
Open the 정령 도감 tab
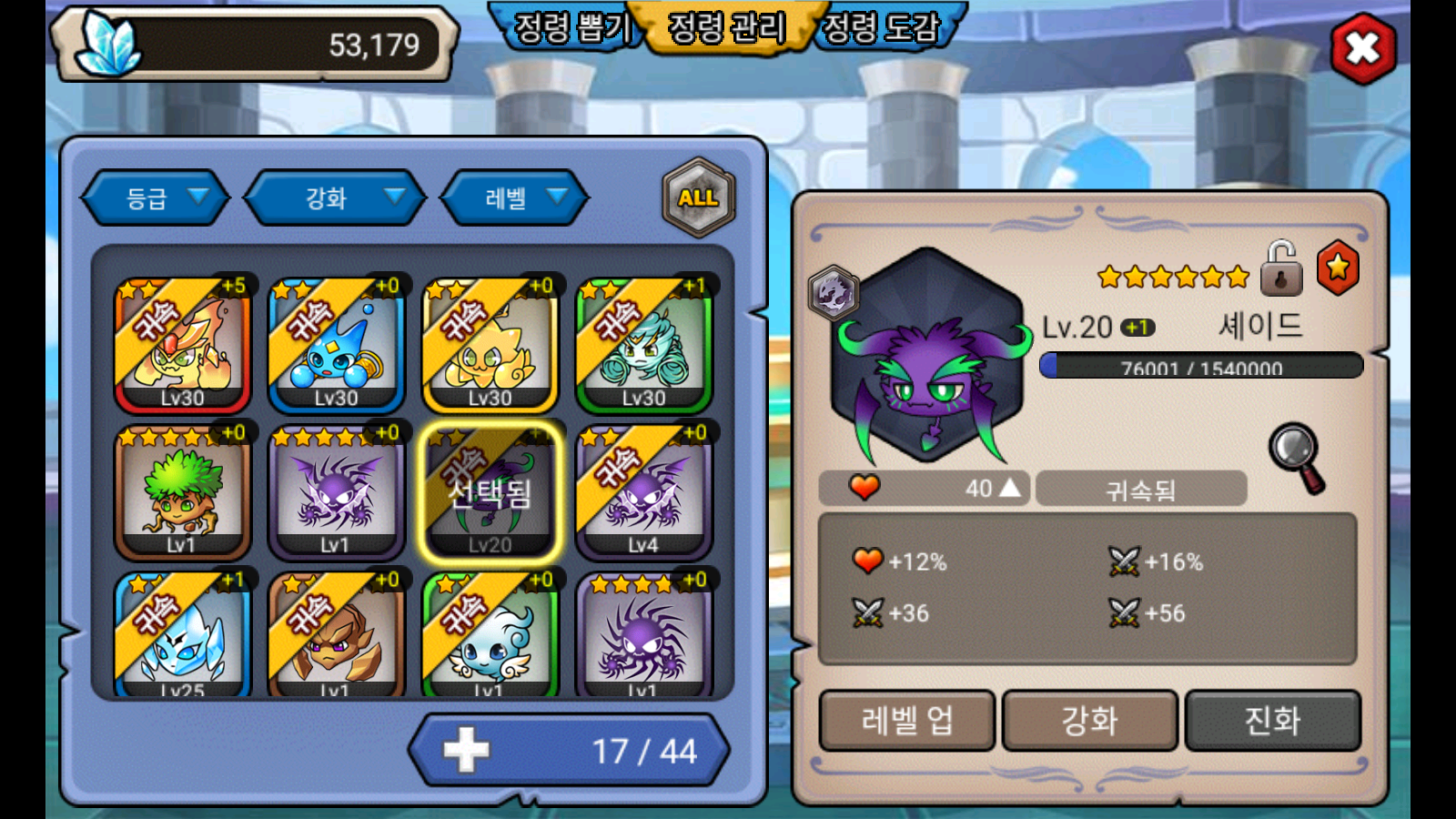click(881, 27)
